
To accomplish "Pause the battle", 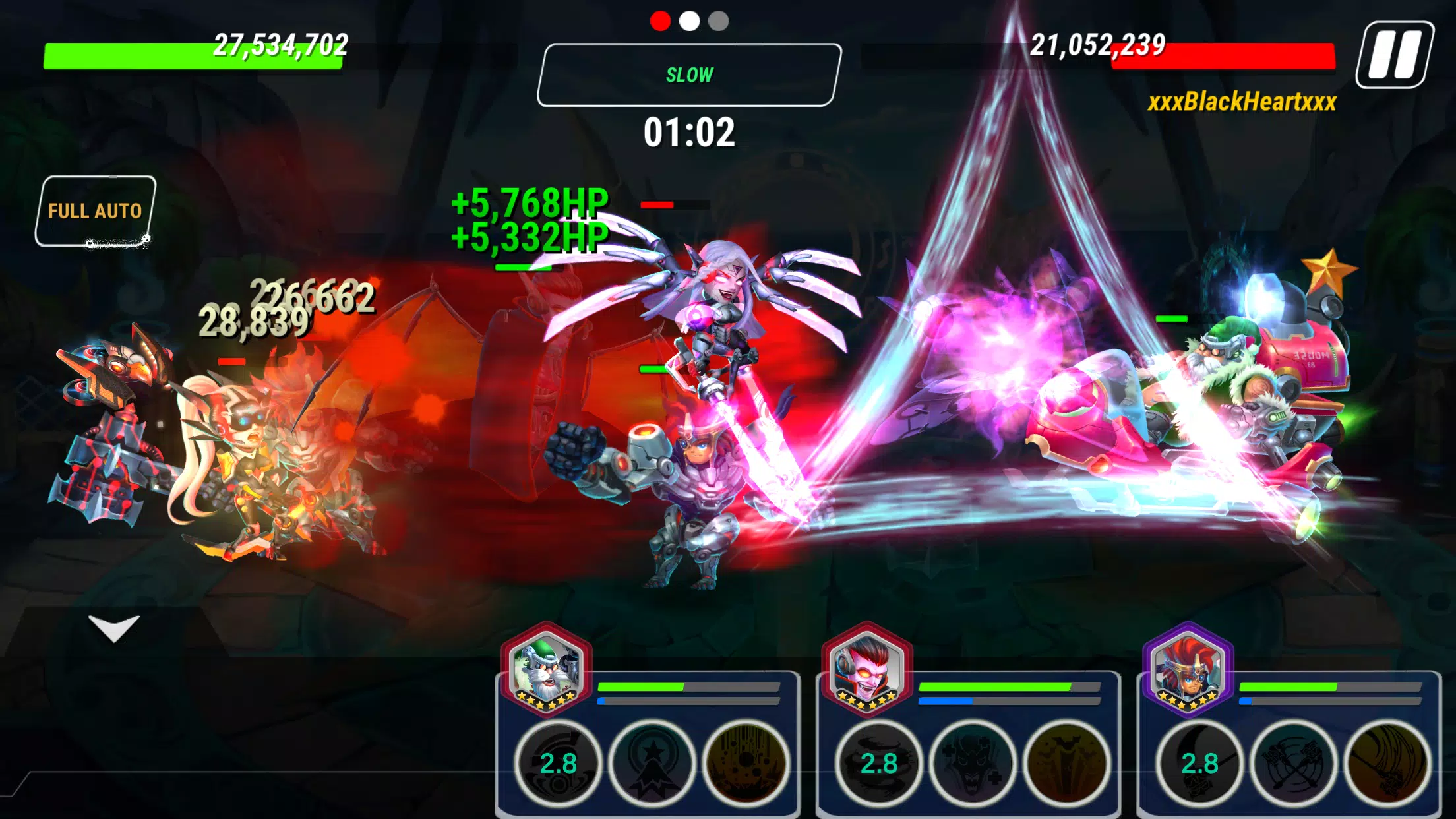I will [1394, 55].
